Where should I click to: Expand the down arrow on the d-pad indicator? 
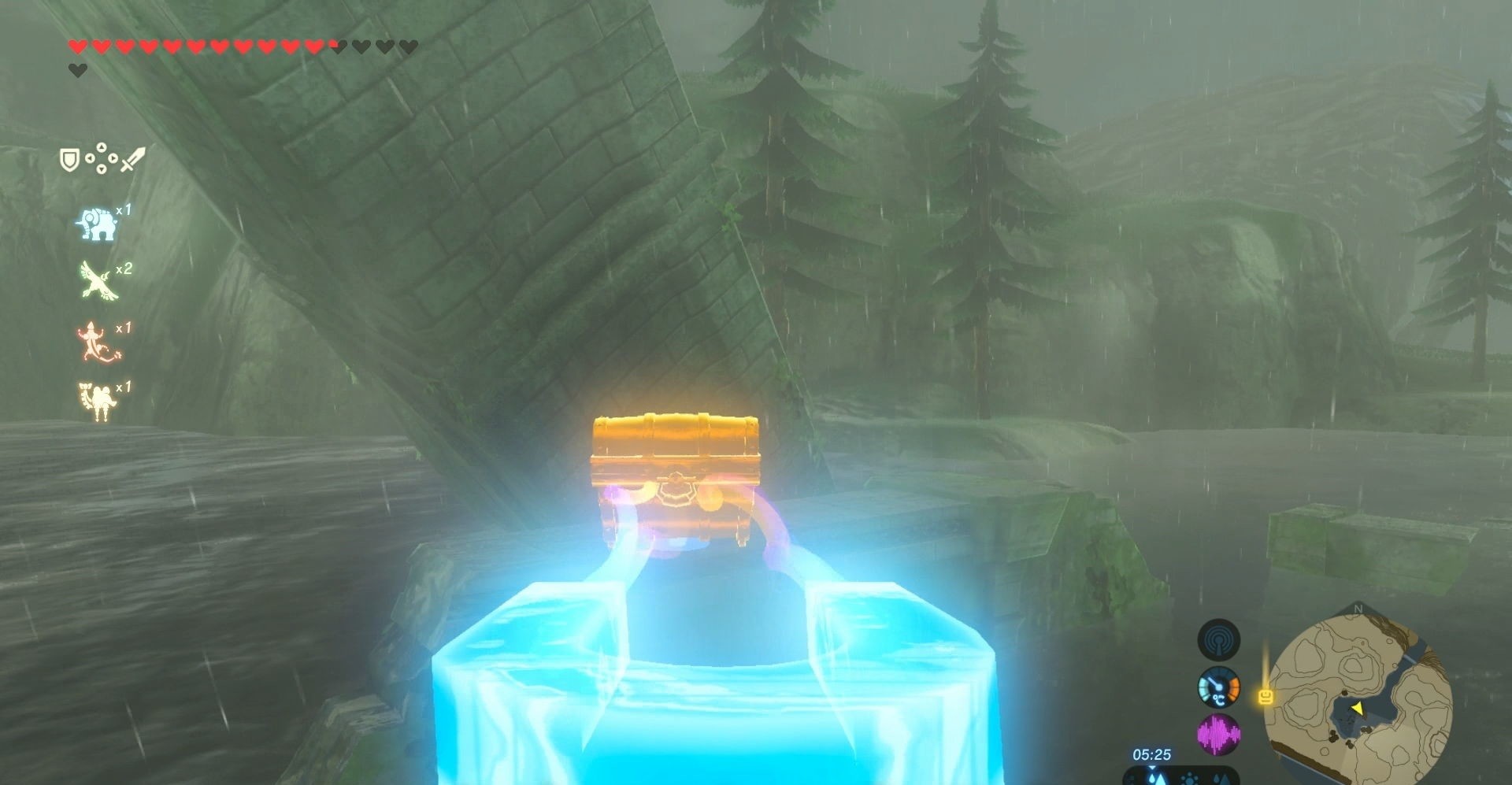[101, 168]
